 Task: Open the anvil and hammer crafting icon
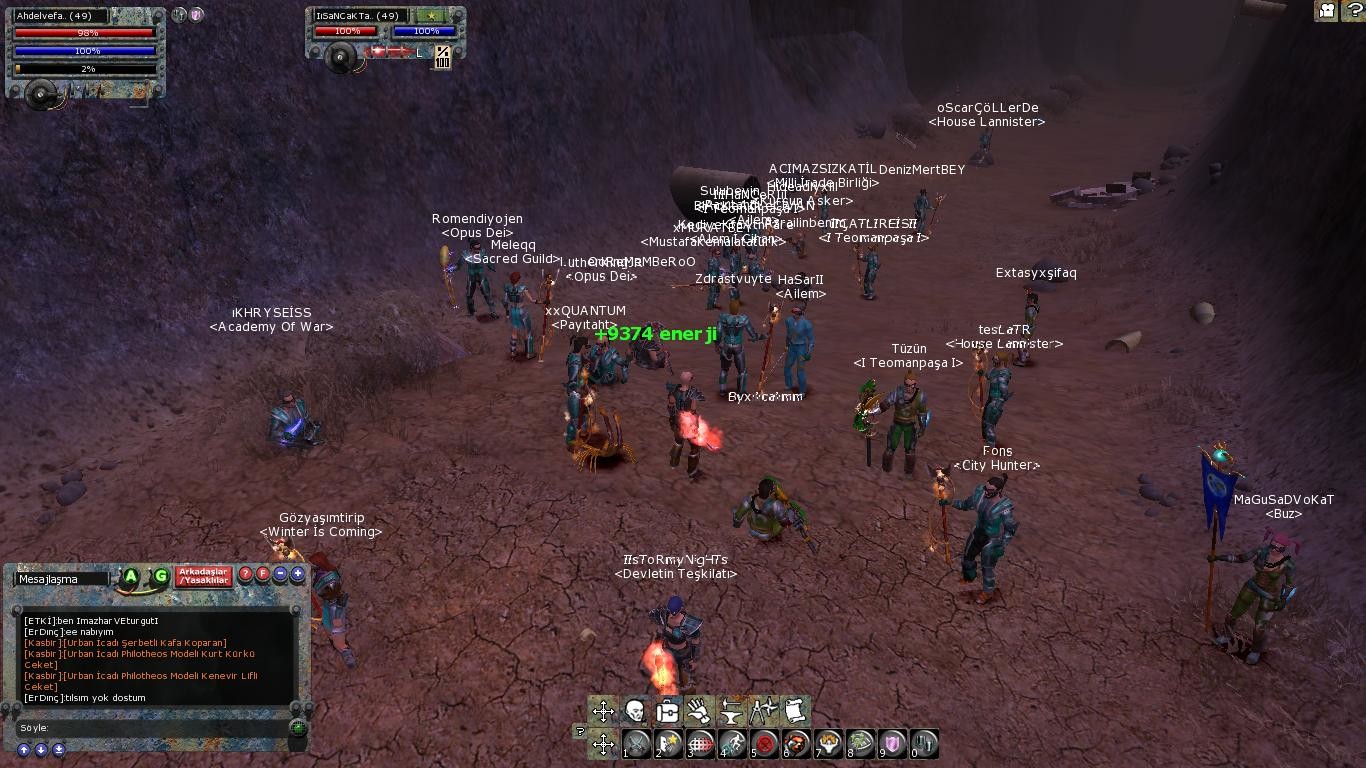731,711
